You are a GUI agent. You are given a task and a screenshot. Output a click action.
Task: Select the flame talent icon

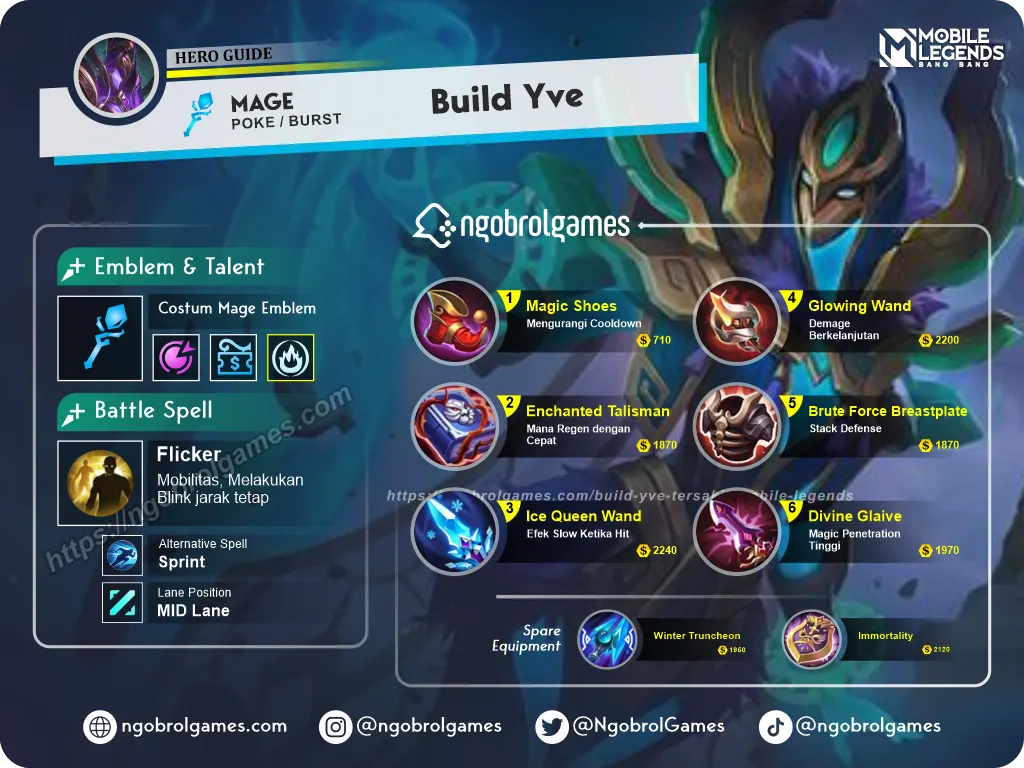291,357
